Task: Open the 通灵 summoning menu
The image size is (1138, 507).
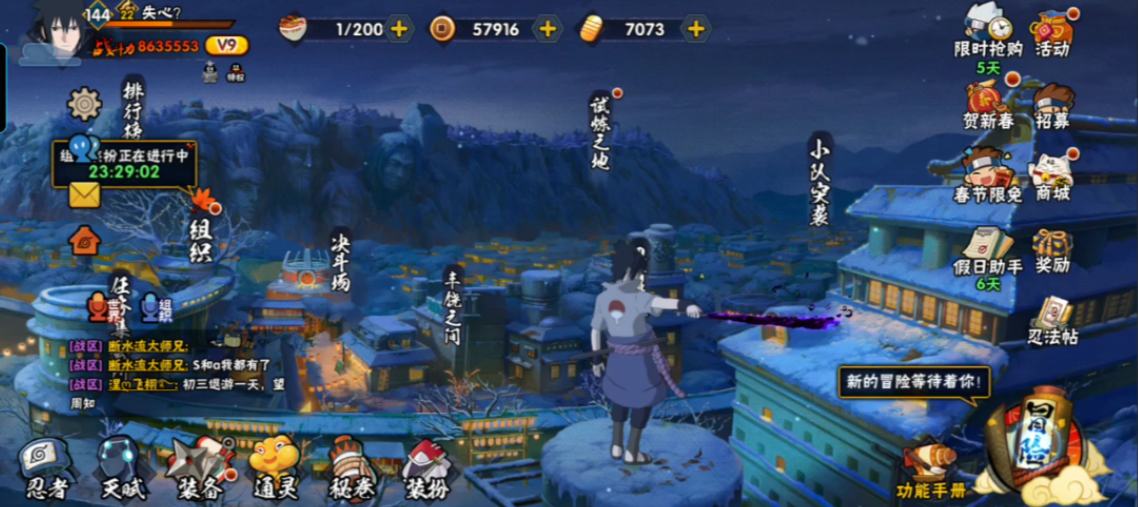Action: pyautogui.click(x=274, y=466)
